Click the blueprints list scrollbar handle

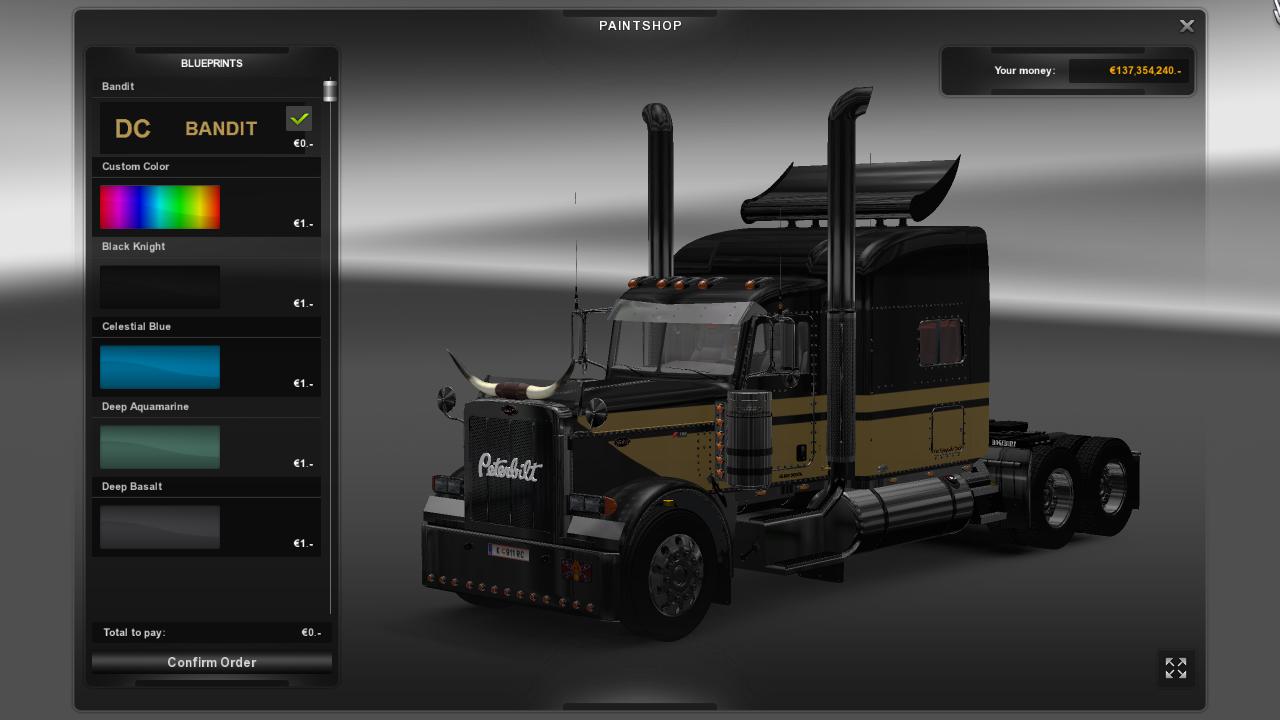(330, 91)
